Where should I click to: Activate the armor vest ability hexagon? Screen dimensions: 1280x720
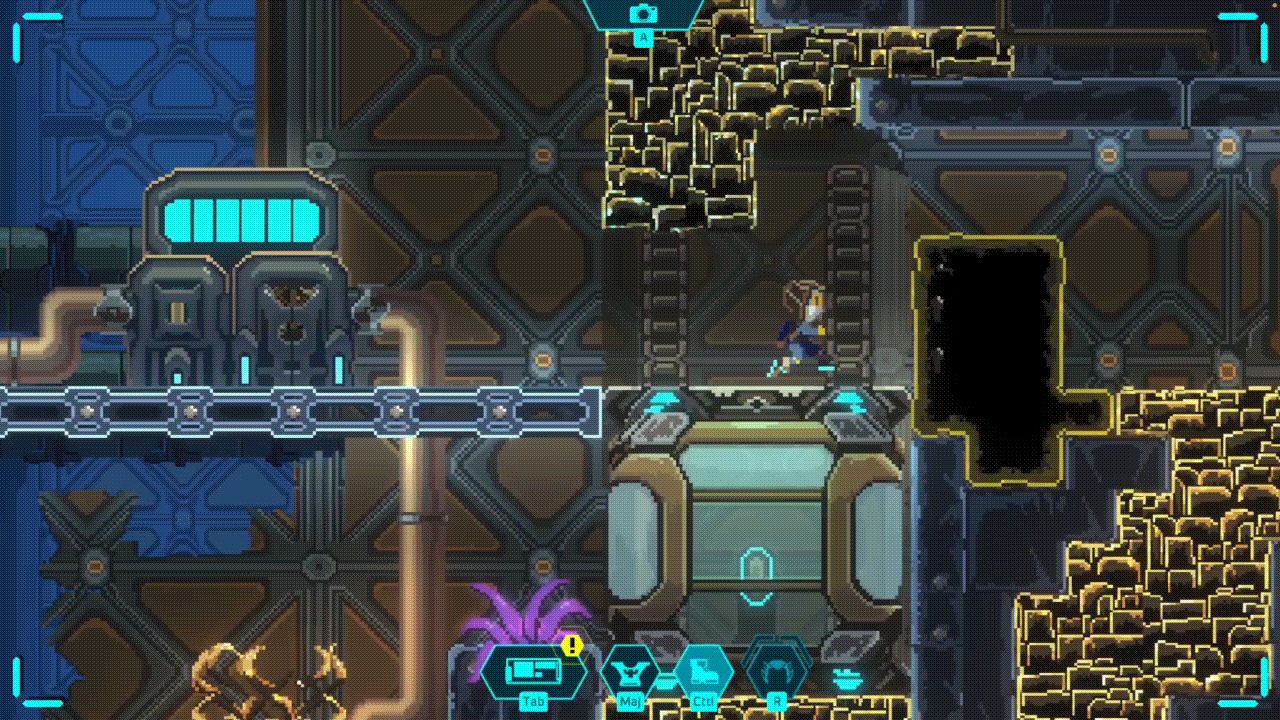(x=630, y=670)
